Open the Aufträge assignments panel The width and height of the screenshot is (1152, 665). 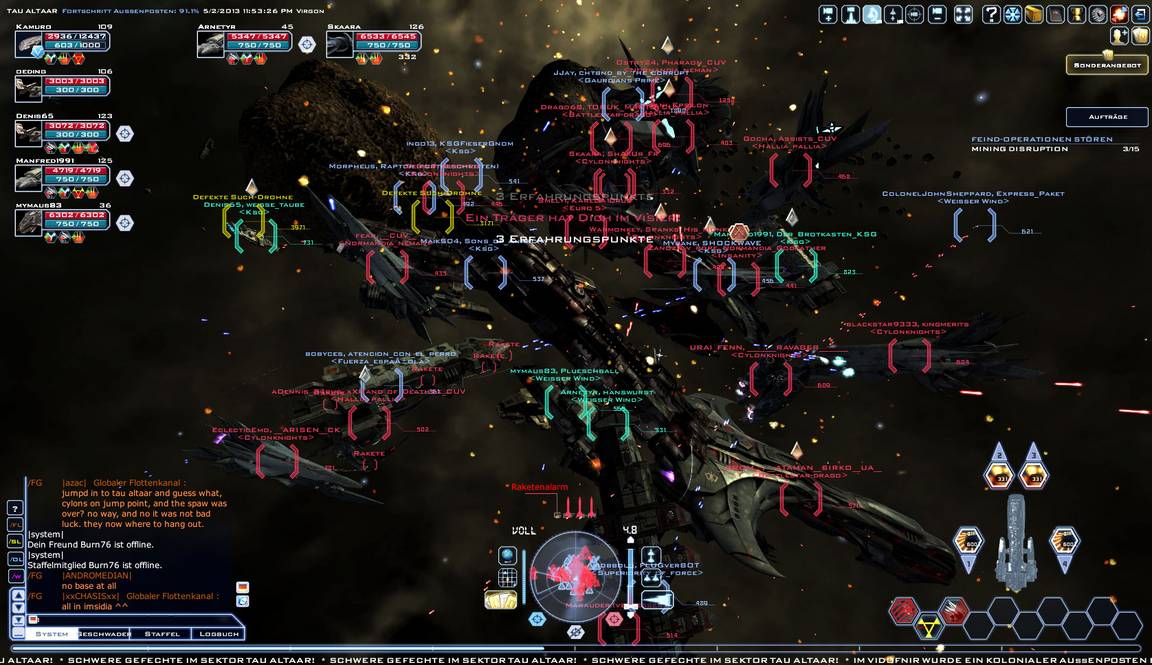(1106, 116)
